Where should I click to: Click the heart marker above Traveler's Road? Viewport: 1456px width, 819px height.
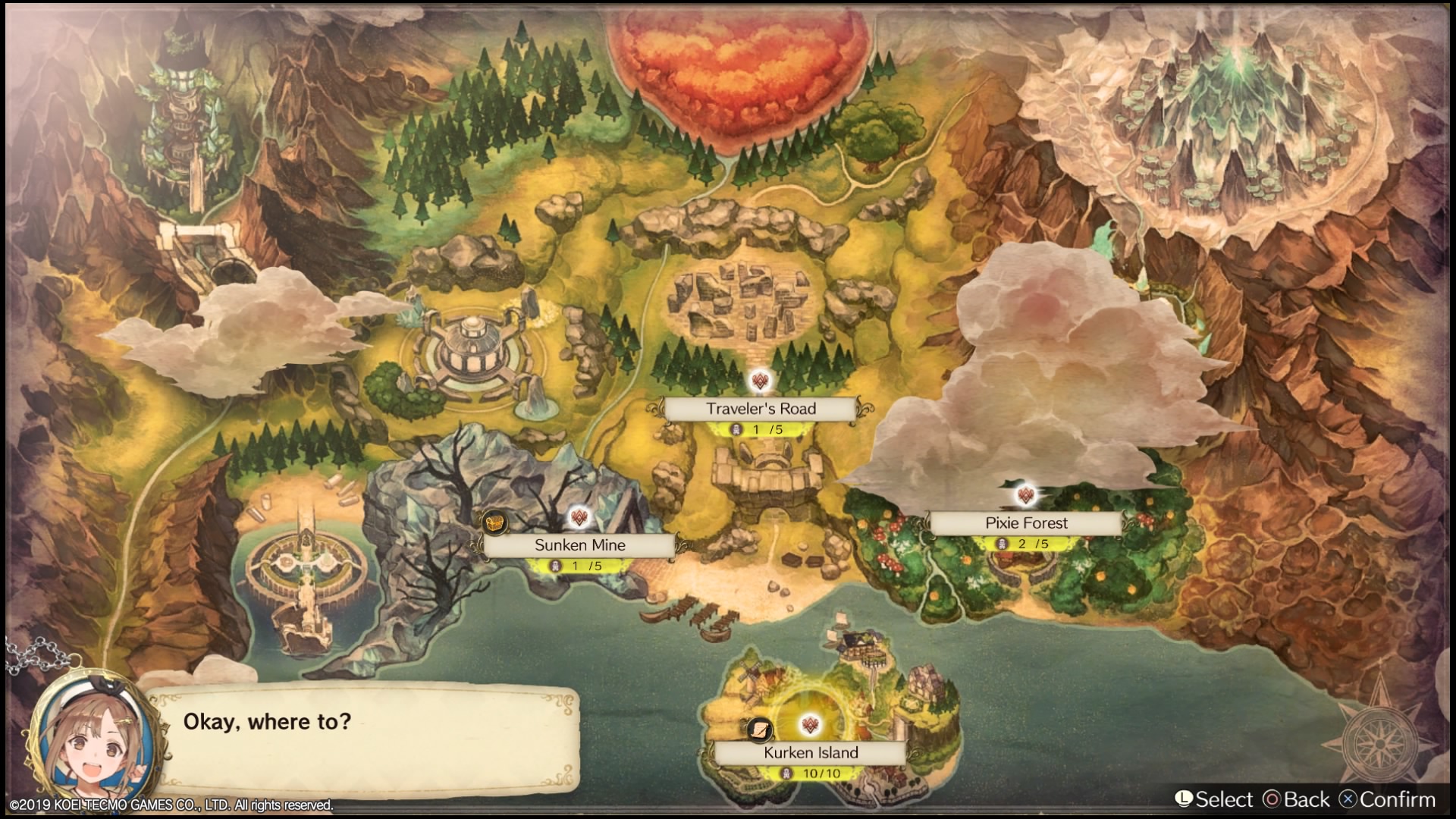[761, 381]
